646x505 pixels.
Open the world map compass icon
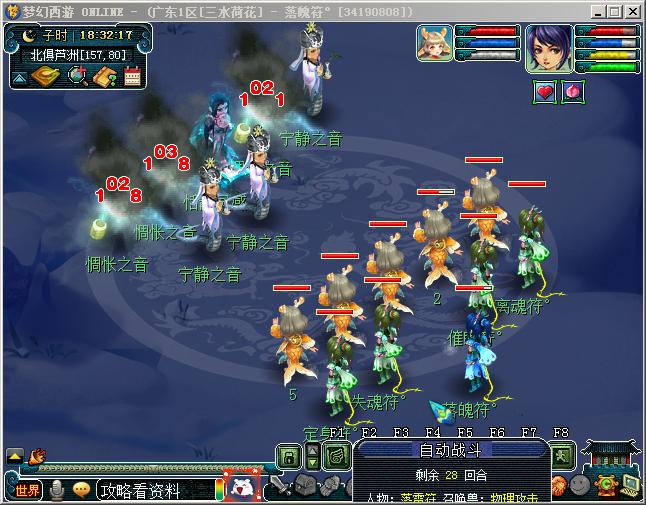click(x=47, y=76)
